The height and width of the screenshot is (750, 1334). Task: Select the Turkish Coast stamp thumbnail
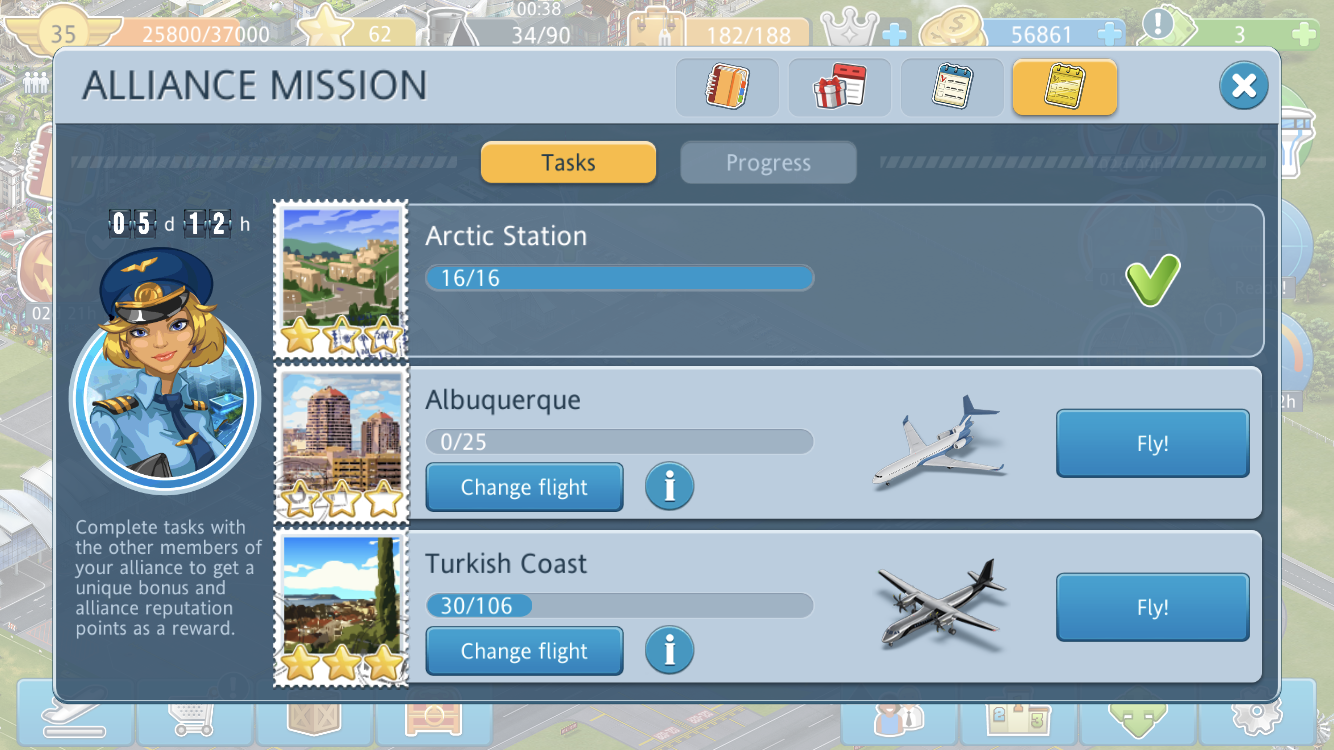point(341,608)
